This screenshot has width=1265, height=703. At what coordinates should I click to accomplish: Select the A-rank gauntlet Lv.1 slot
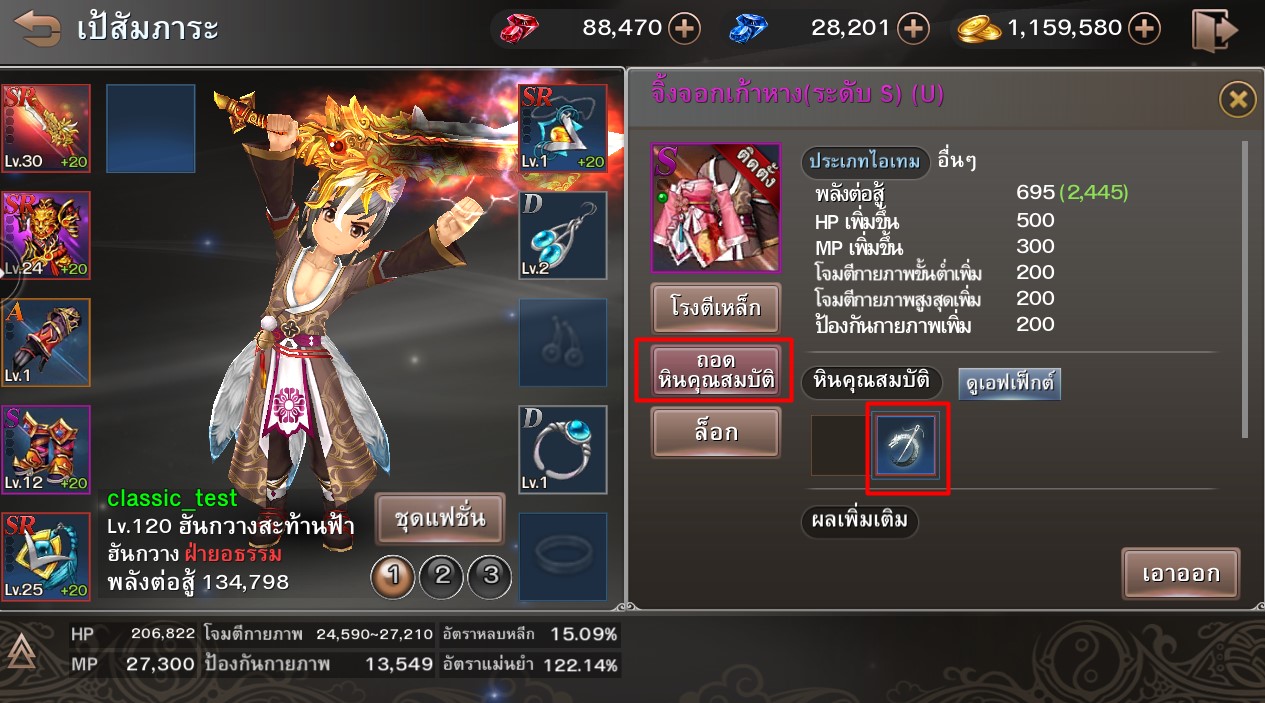[46, 342]
